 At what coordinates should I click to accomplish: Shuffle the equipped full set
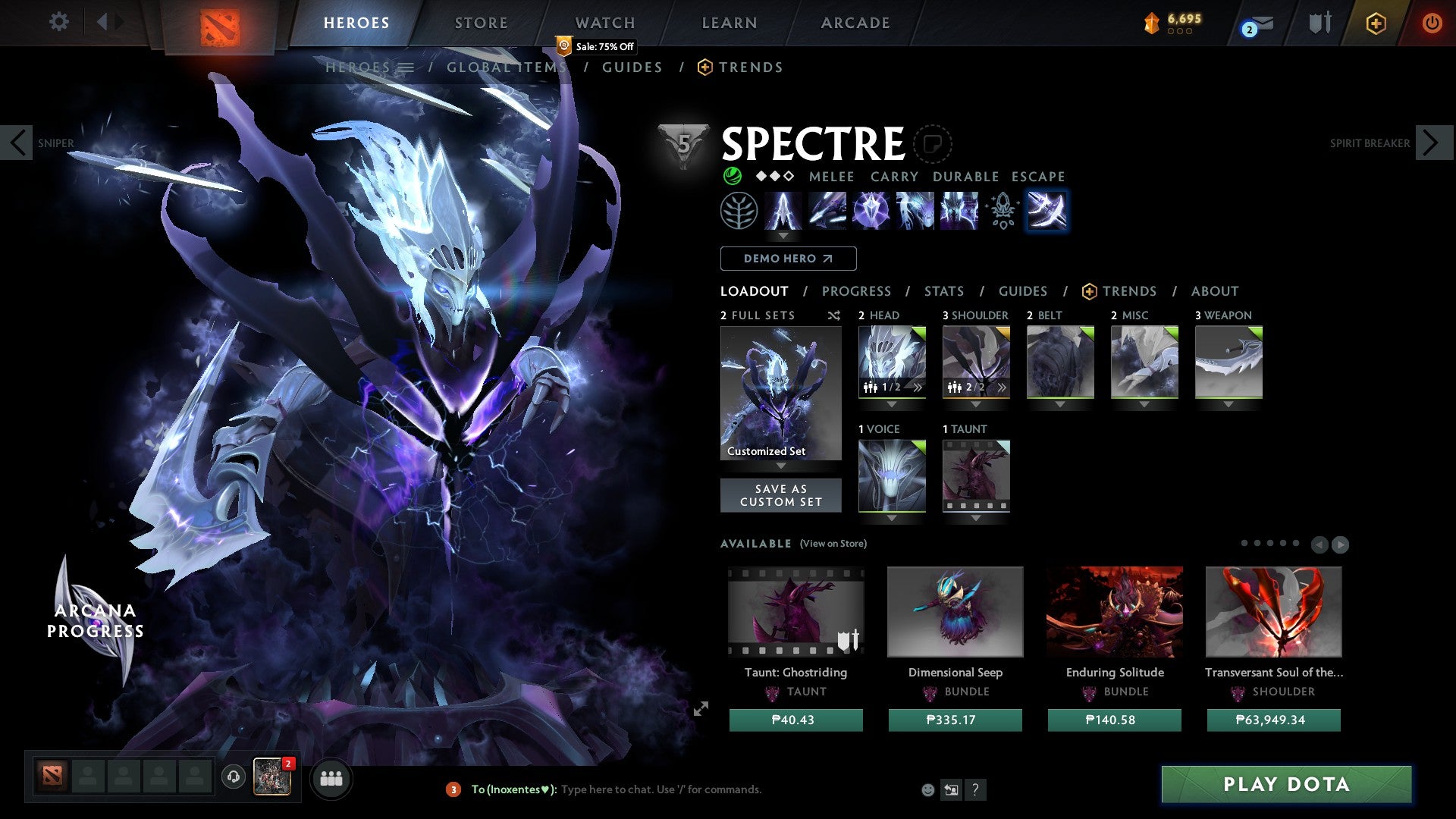[833, 316]
